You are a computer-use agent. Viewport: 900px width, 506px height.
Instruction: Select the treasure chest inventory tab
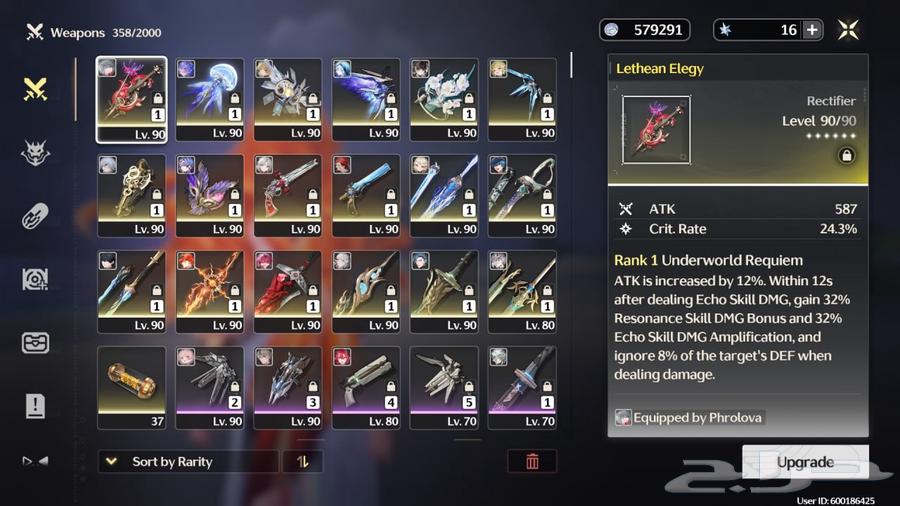36,342
